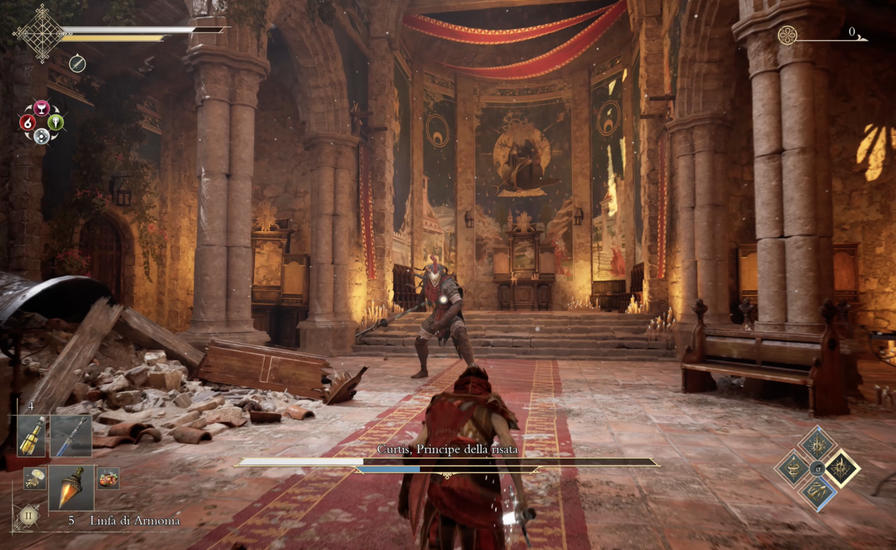Use the Linfa di Armonia item
The image size is (896, 550).
click(x=72, y=486)
